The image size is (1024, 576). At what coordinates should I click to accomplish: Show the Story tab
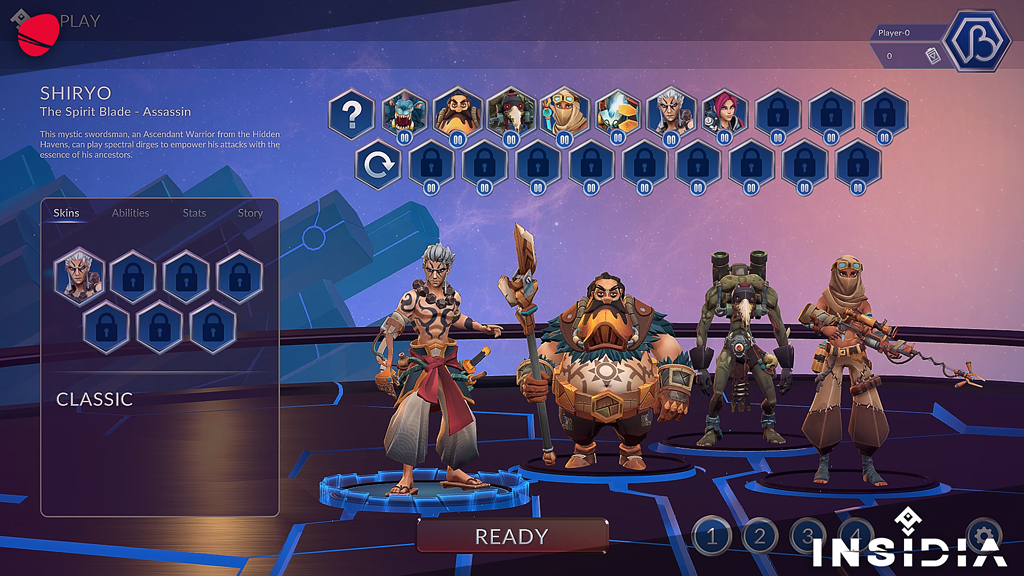[250, 213]
